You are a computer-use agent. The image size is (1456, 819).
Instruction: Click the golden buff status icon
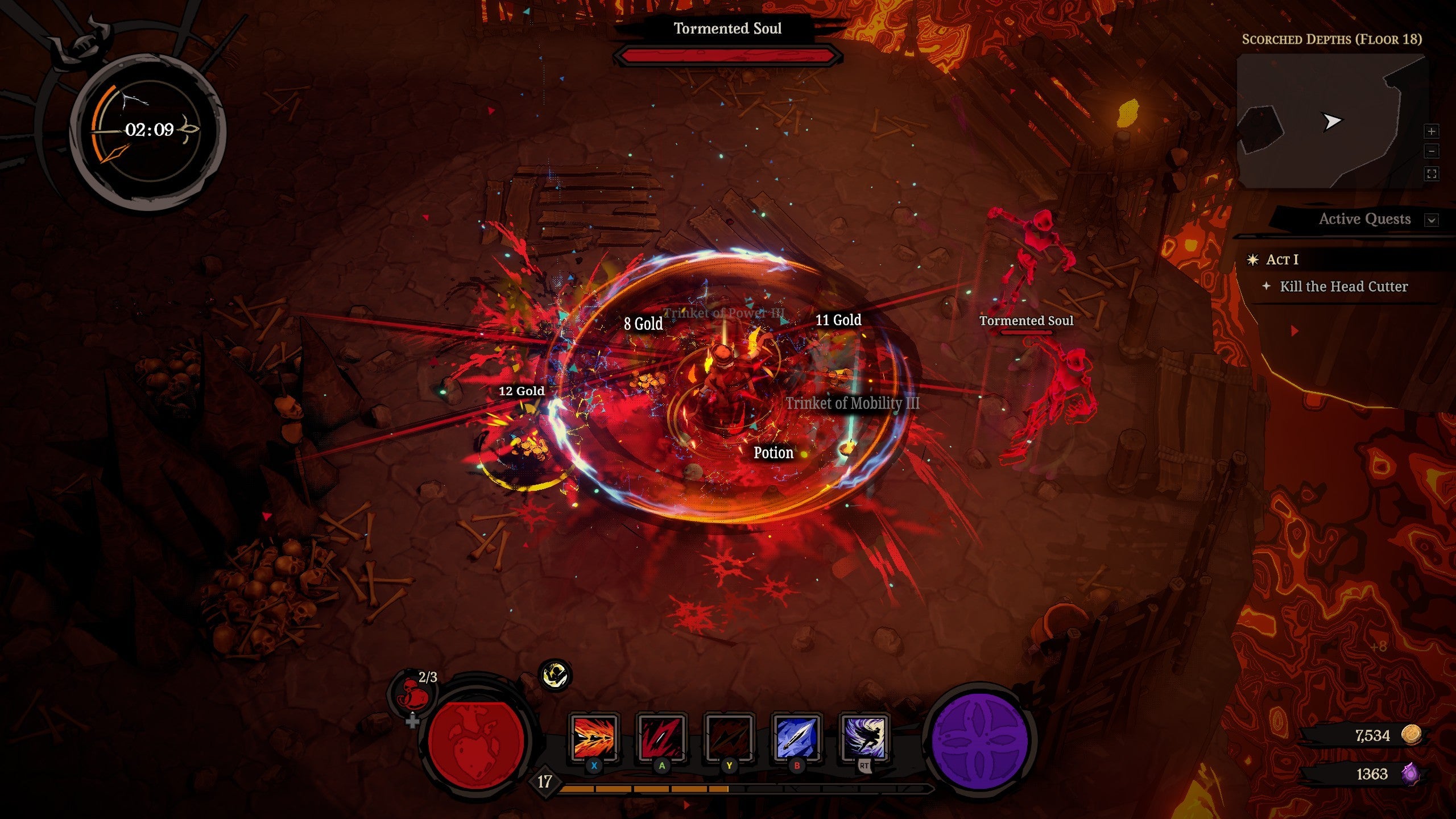(x=555, y=676)
